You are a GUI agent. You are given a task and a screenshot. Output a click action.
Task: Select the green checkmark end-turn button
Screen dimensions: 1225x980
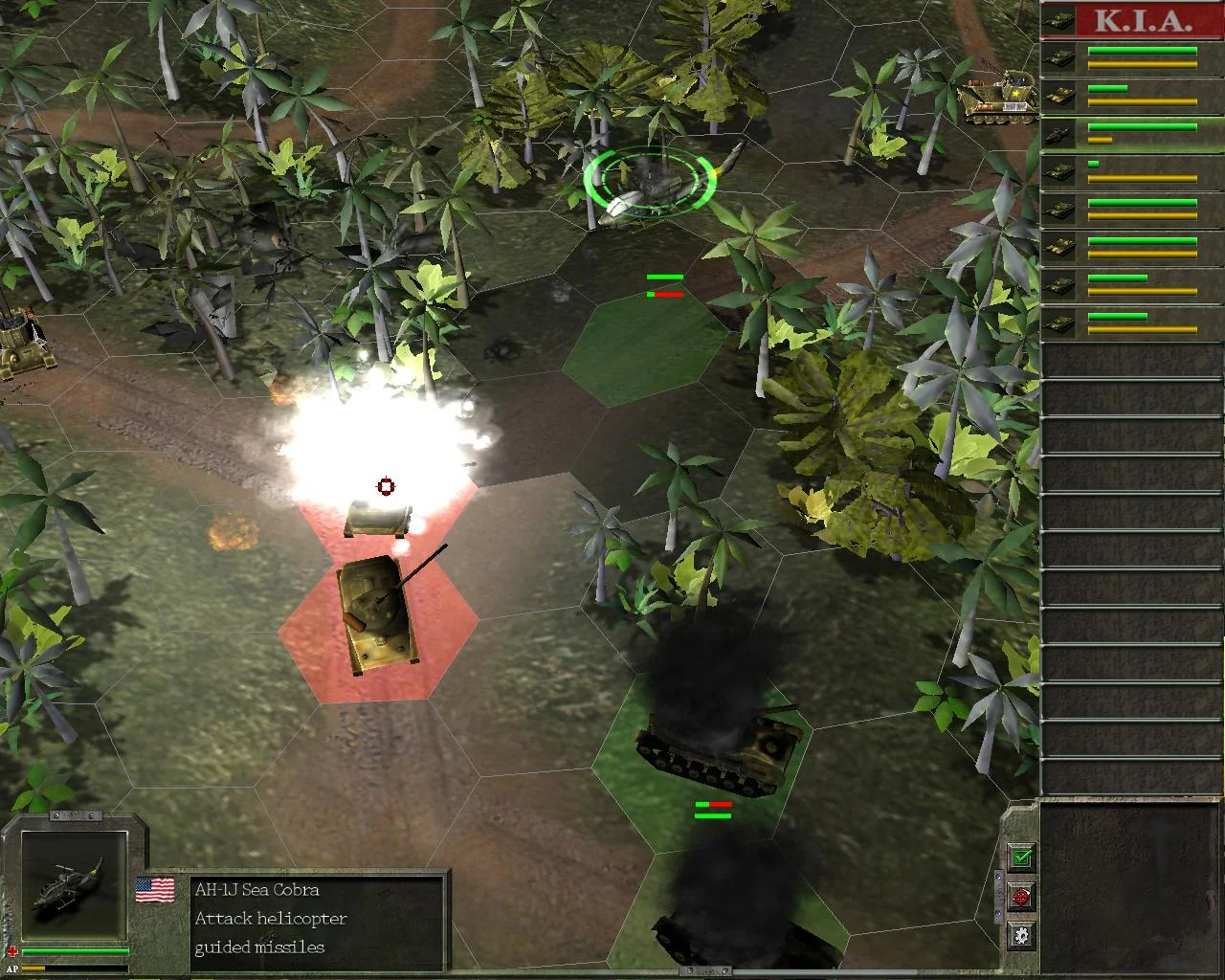tap(1021, 858)
